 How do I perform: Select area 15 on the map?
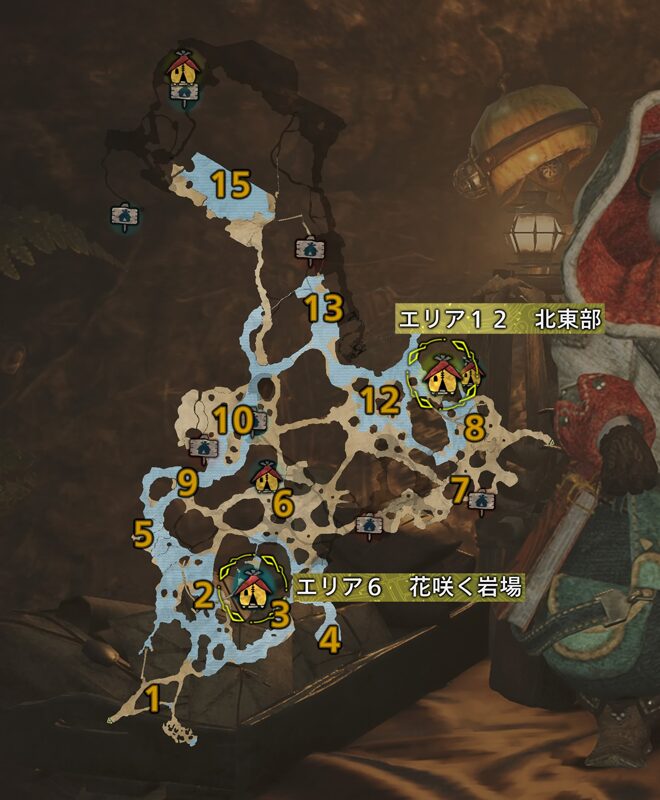[230, 184]
